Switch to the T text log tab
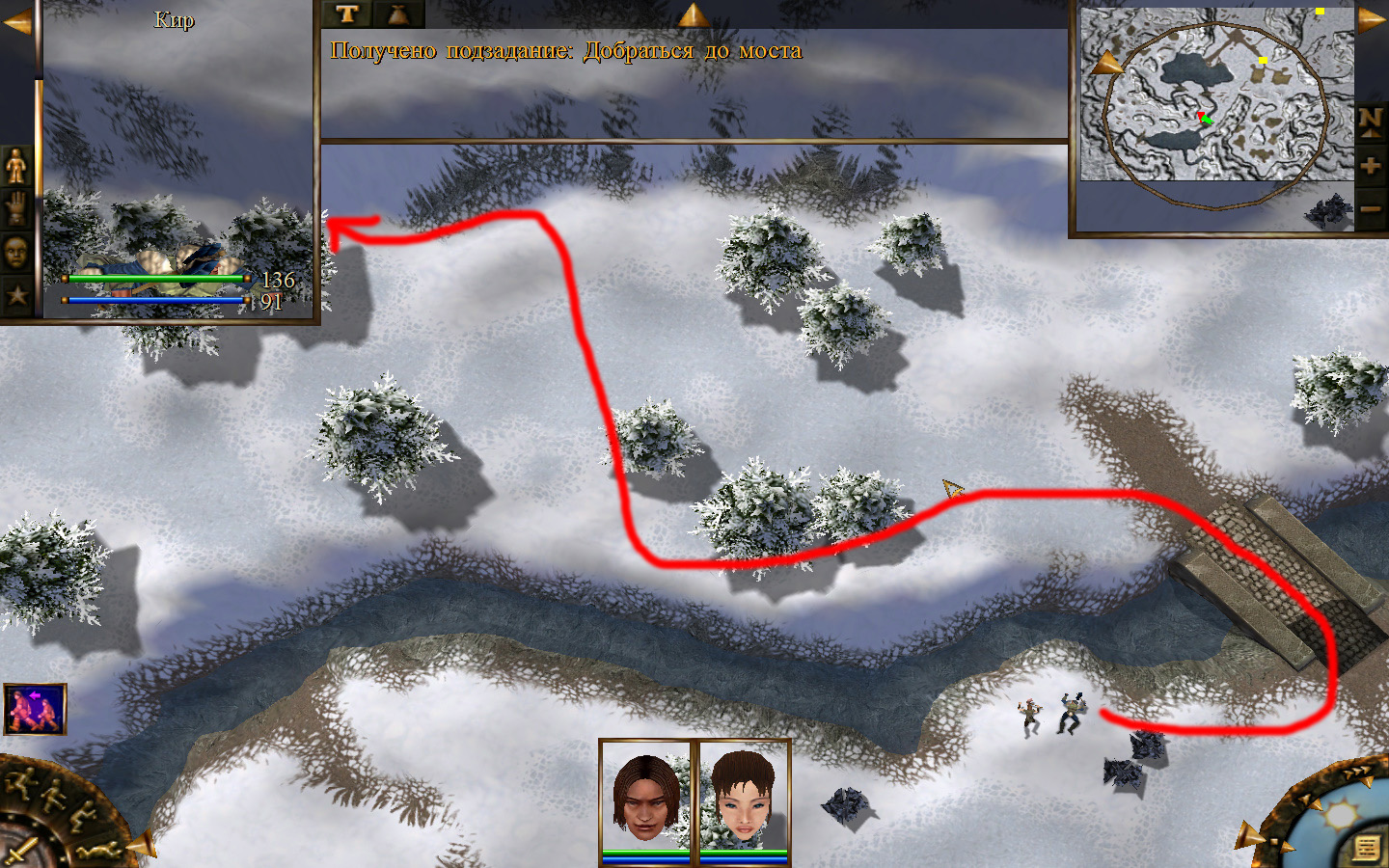The height and width of the screenshot is (868, 1389). [347, 14]
